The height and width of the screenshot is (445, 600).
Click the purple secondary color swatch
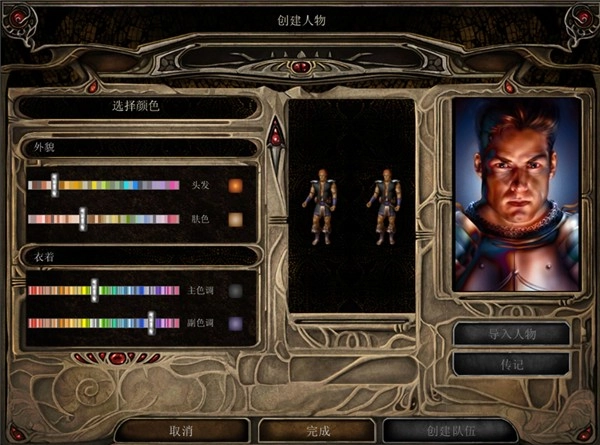[x=236, y=324]
